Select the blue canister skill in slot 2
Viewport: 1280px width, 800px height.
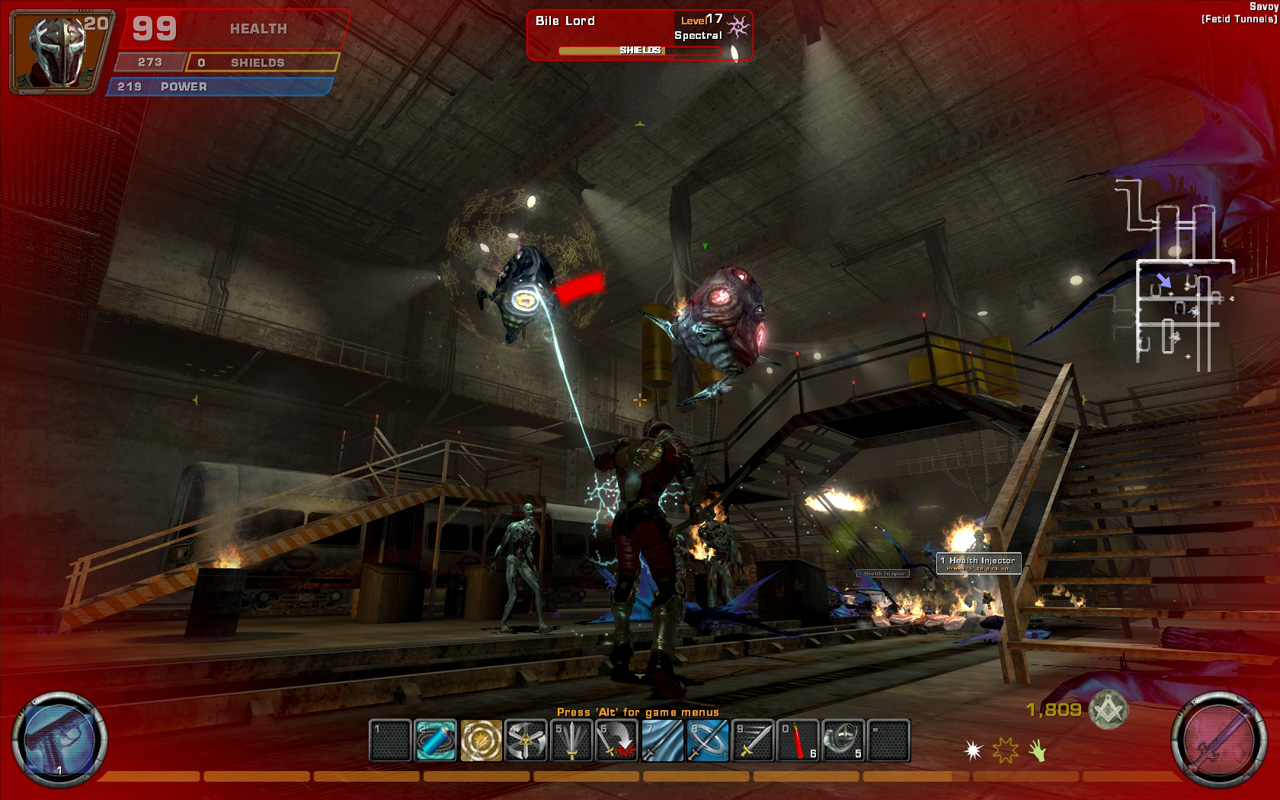(435, 741)
